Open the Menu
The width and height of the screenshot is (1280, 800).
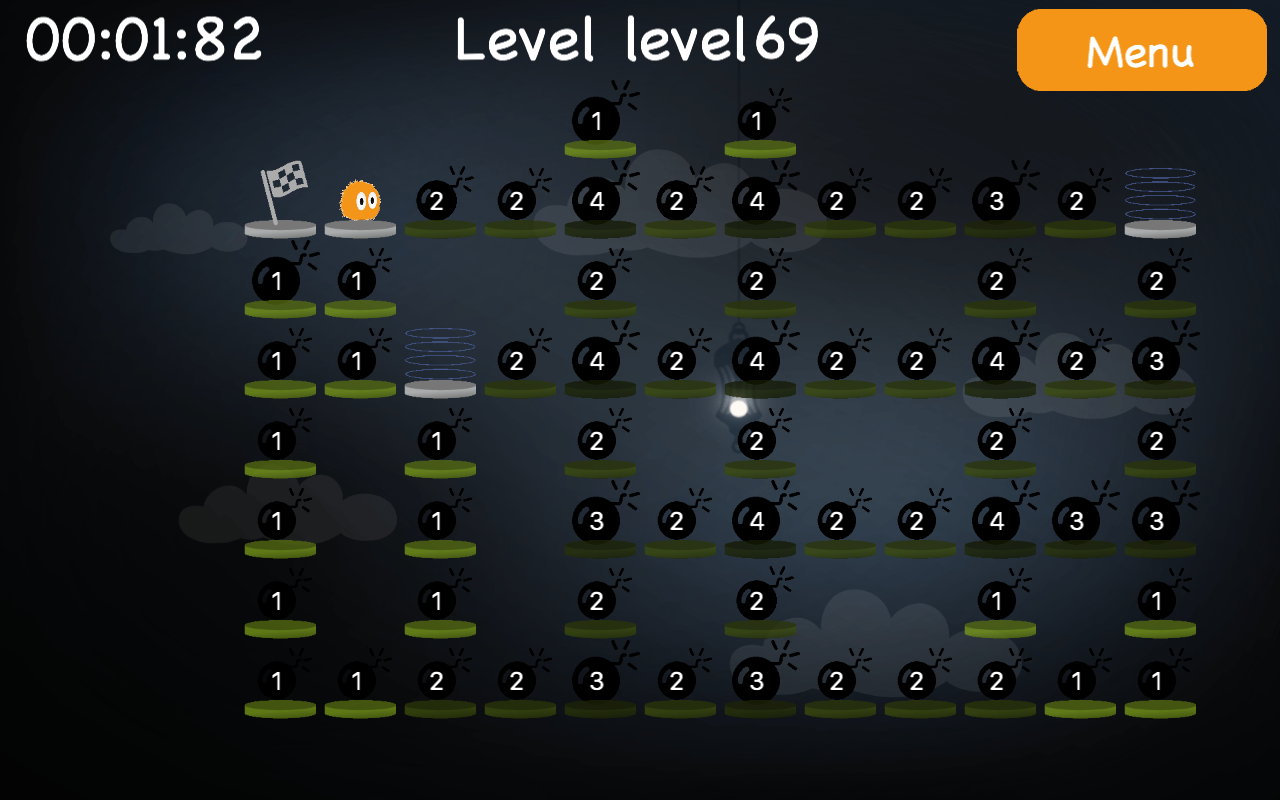[1141, 50]
